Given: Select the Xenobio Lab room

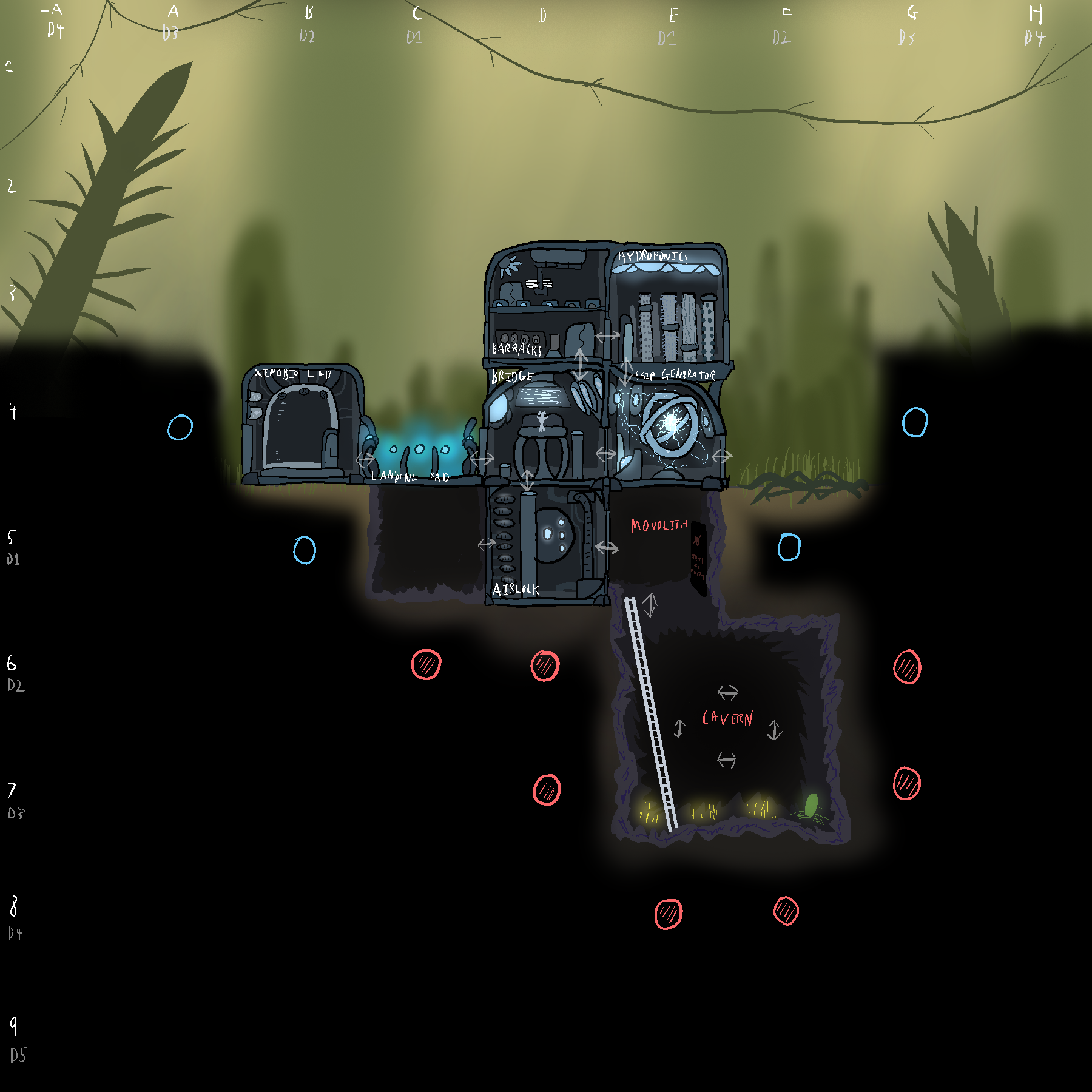Looking at the screenshot, I should (x=302, y=425).
